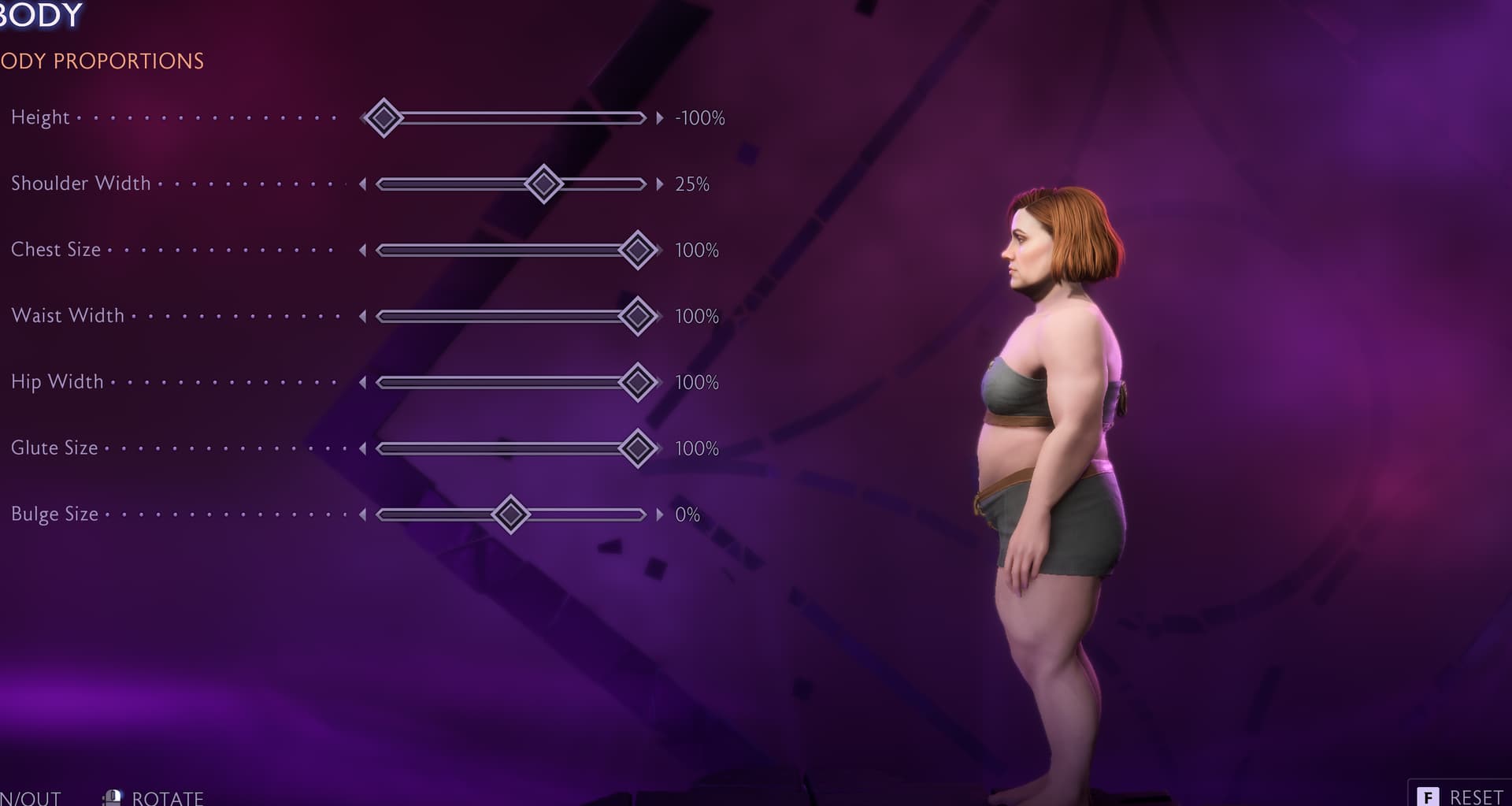Reset body proportions with the Reset button
This screenshot has width=1512, height=806.
tap(1461, 796)
